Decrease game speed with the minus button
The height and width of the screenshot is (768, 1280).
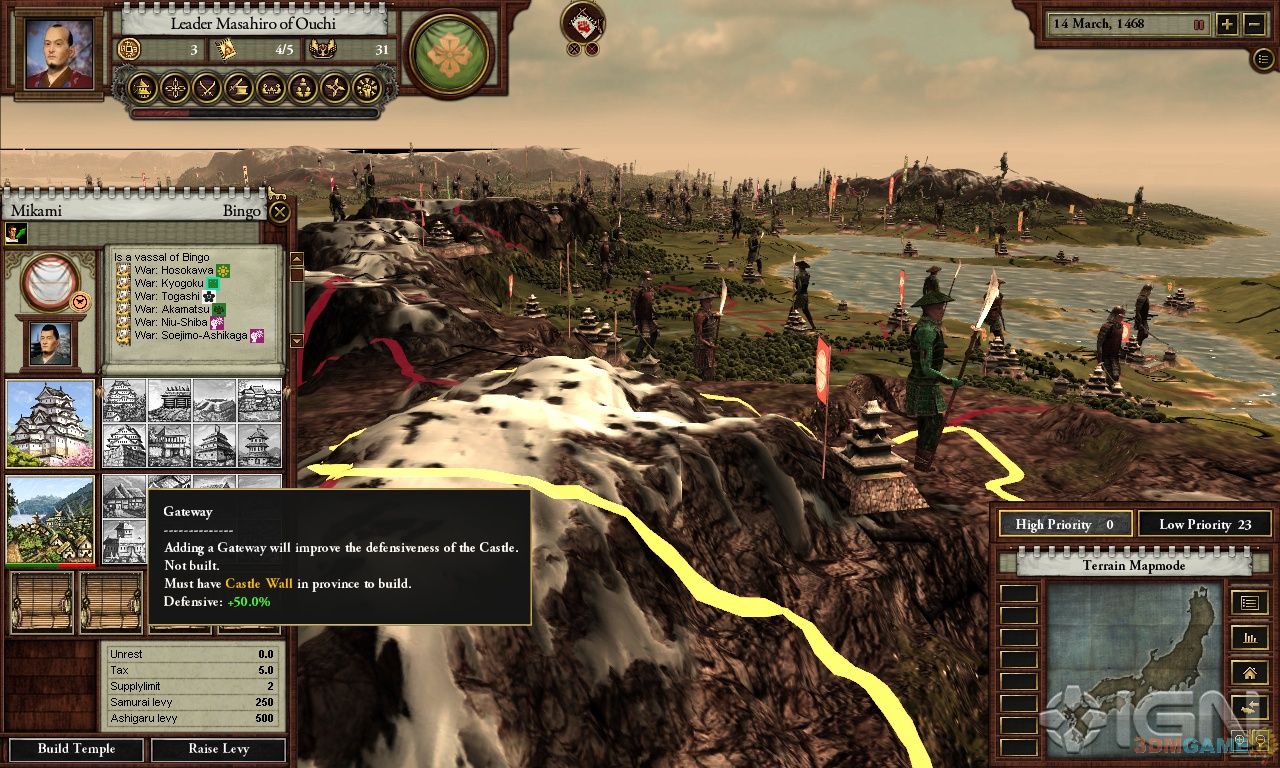1255,25
